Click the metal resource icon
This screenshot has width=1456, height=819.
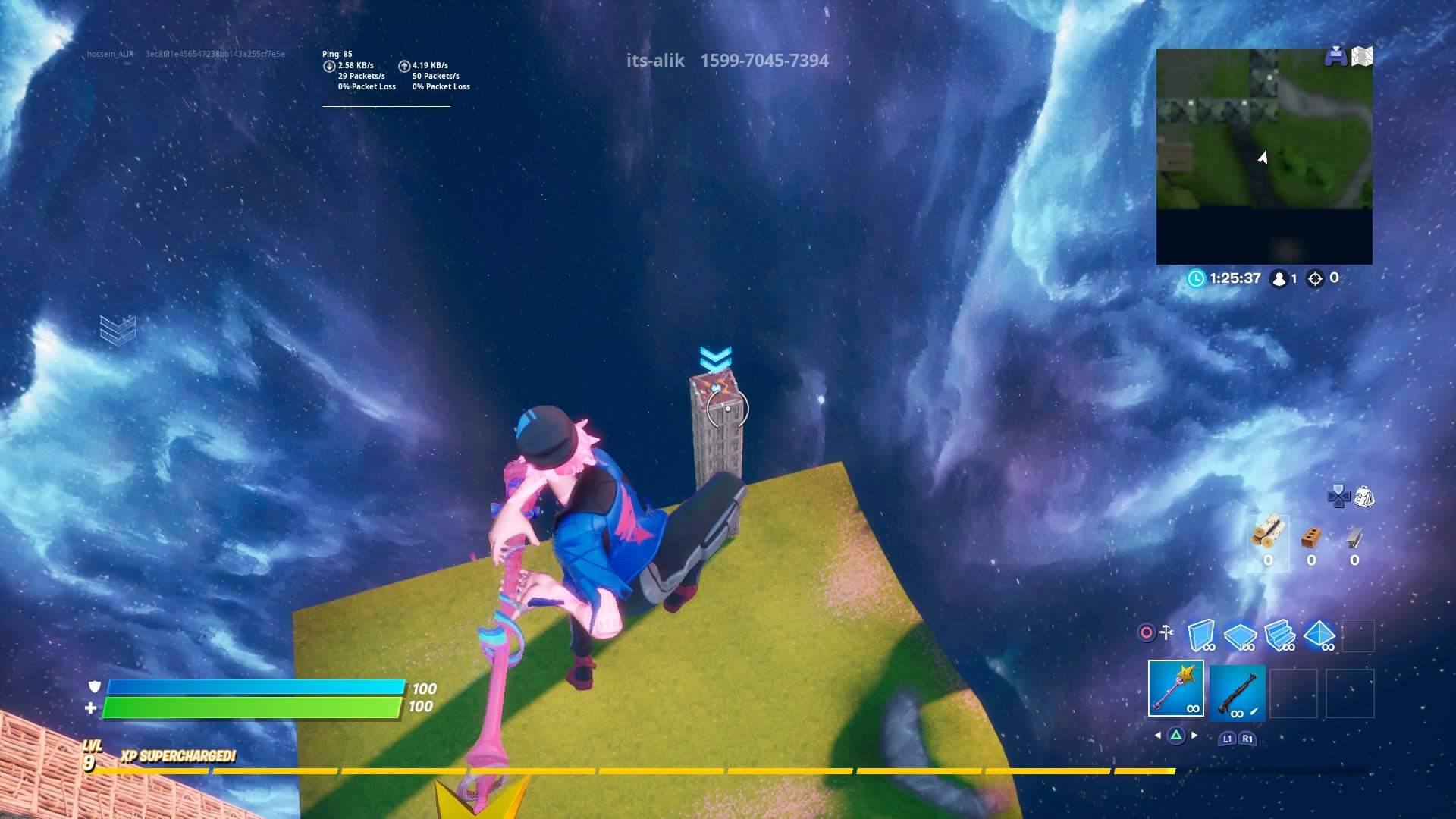pos(1354,536)
